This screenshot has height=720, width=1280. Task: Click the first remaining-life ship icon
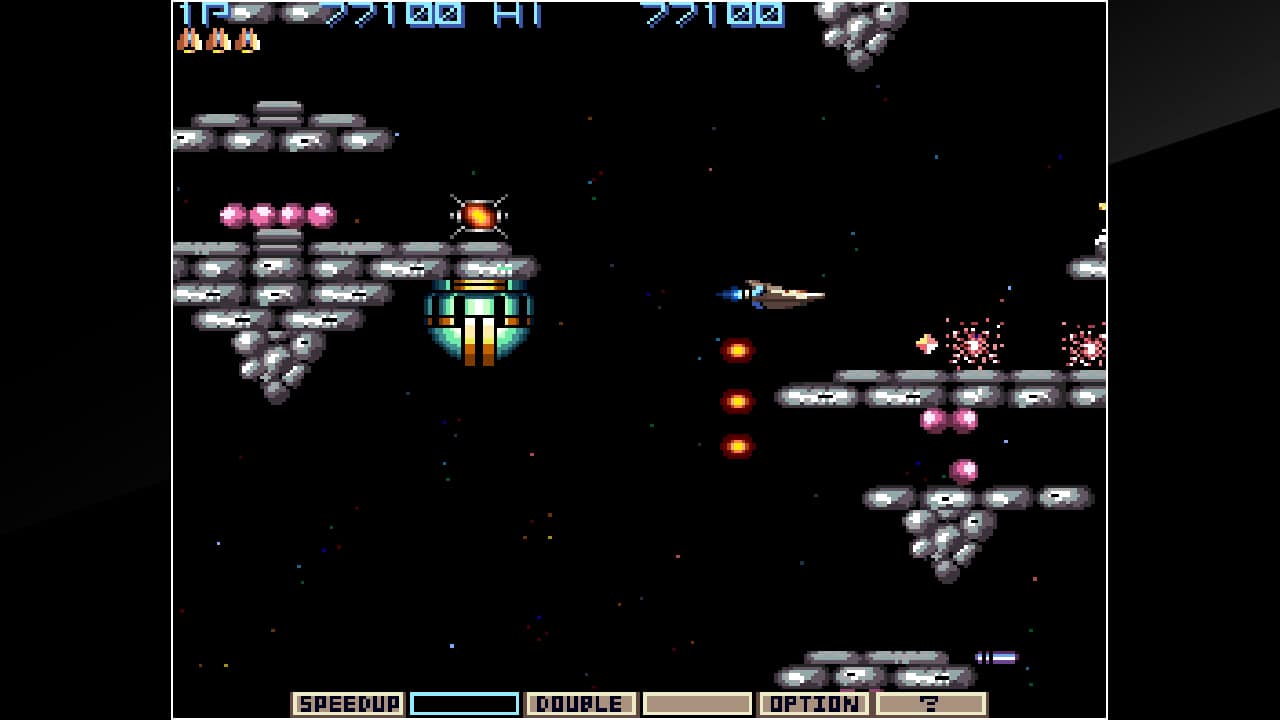[190, 42]
